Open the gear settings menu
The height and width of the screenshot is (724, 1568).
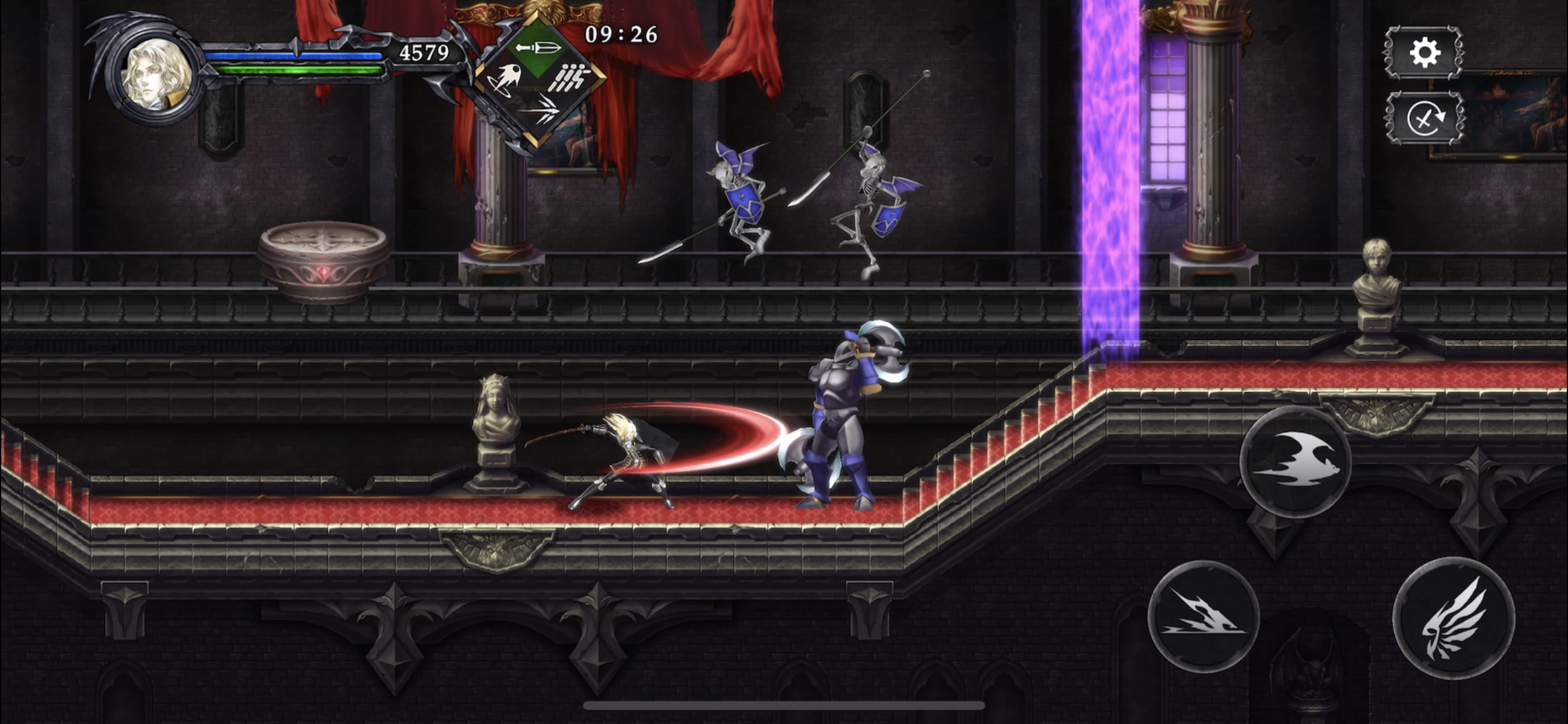coord(1424,53)
